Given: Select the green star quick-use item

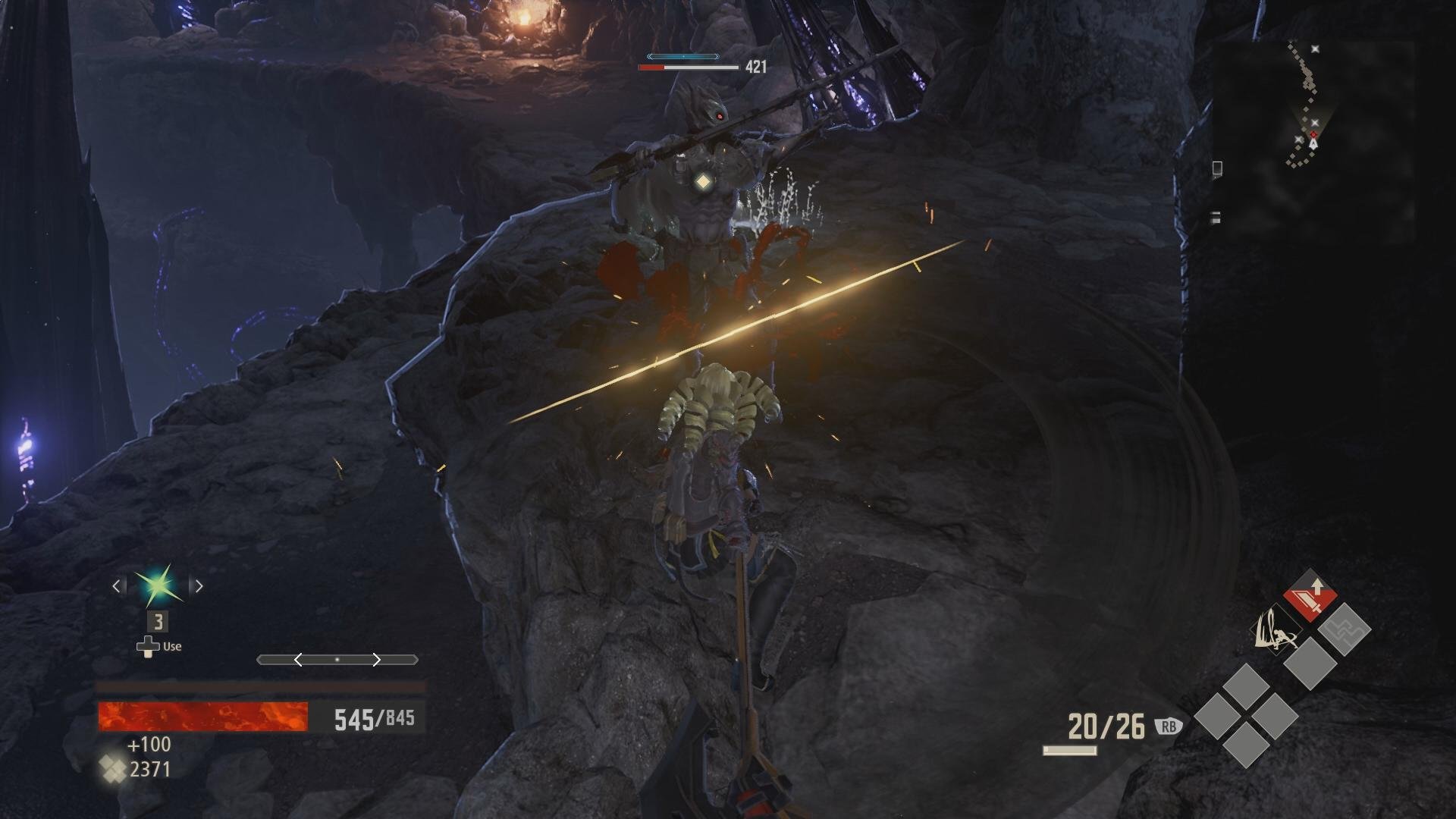Looking at the screenshot, I should [x=158, y=585].
